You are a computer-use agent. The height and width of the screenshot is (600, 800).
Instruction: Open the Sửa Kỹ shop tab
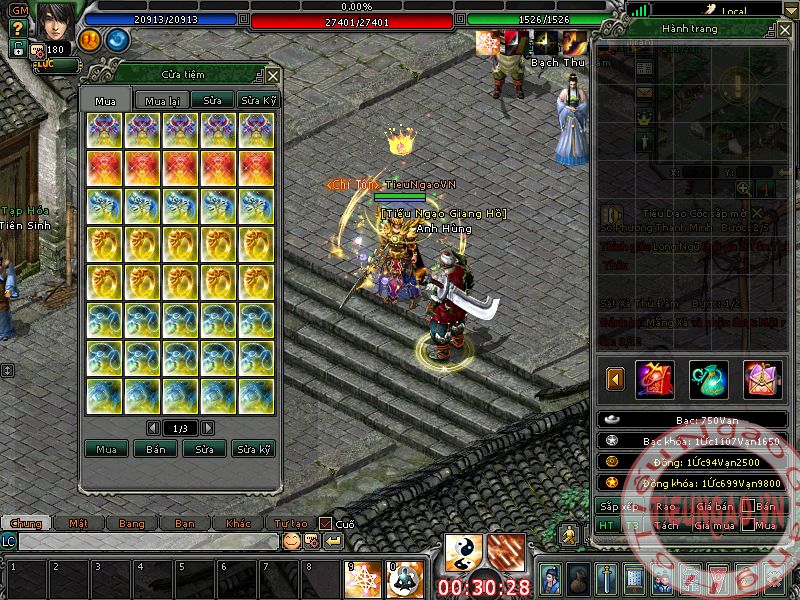click(258, 101)
